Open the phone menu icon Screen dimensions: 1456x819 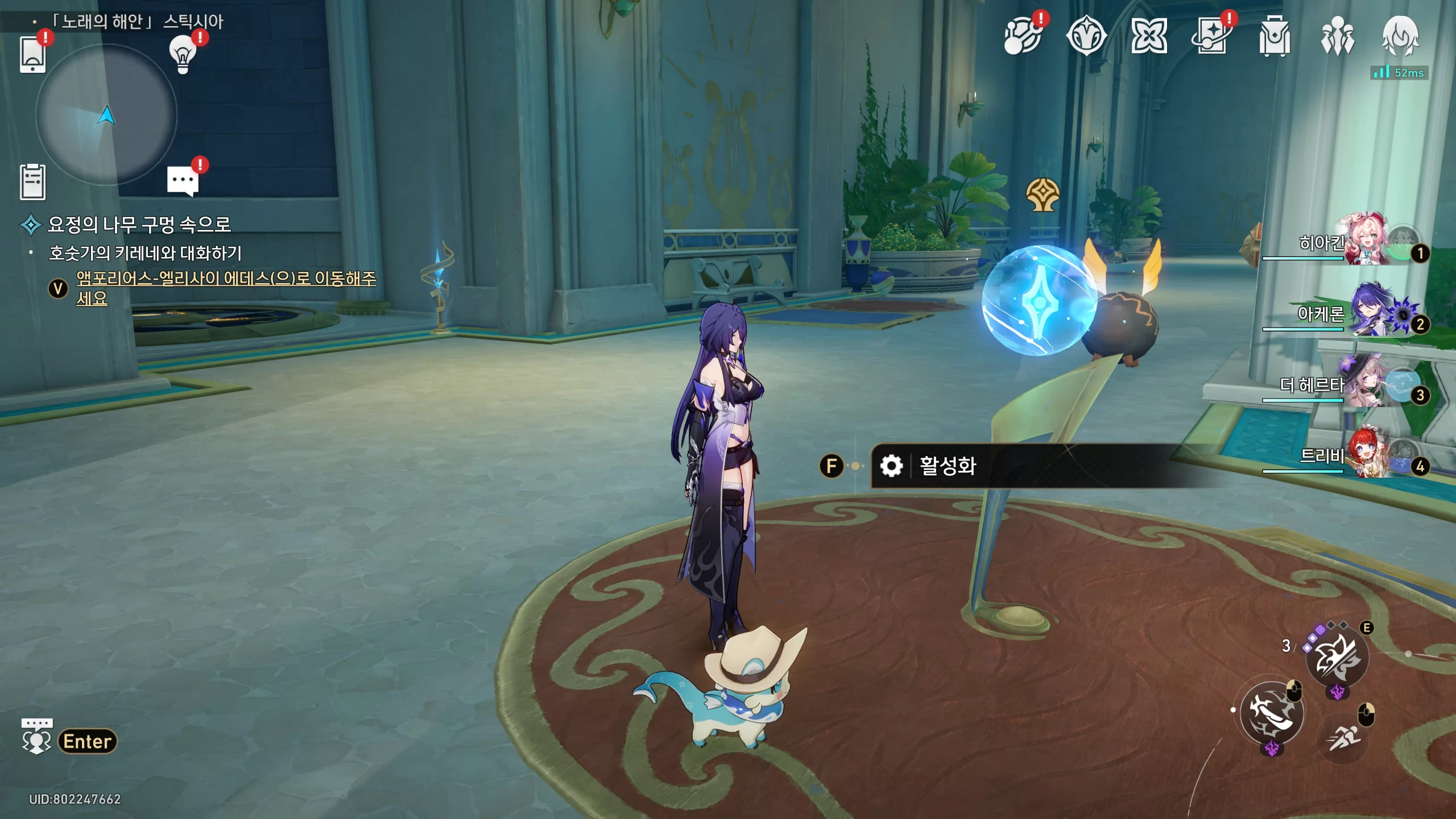point(32,55)
